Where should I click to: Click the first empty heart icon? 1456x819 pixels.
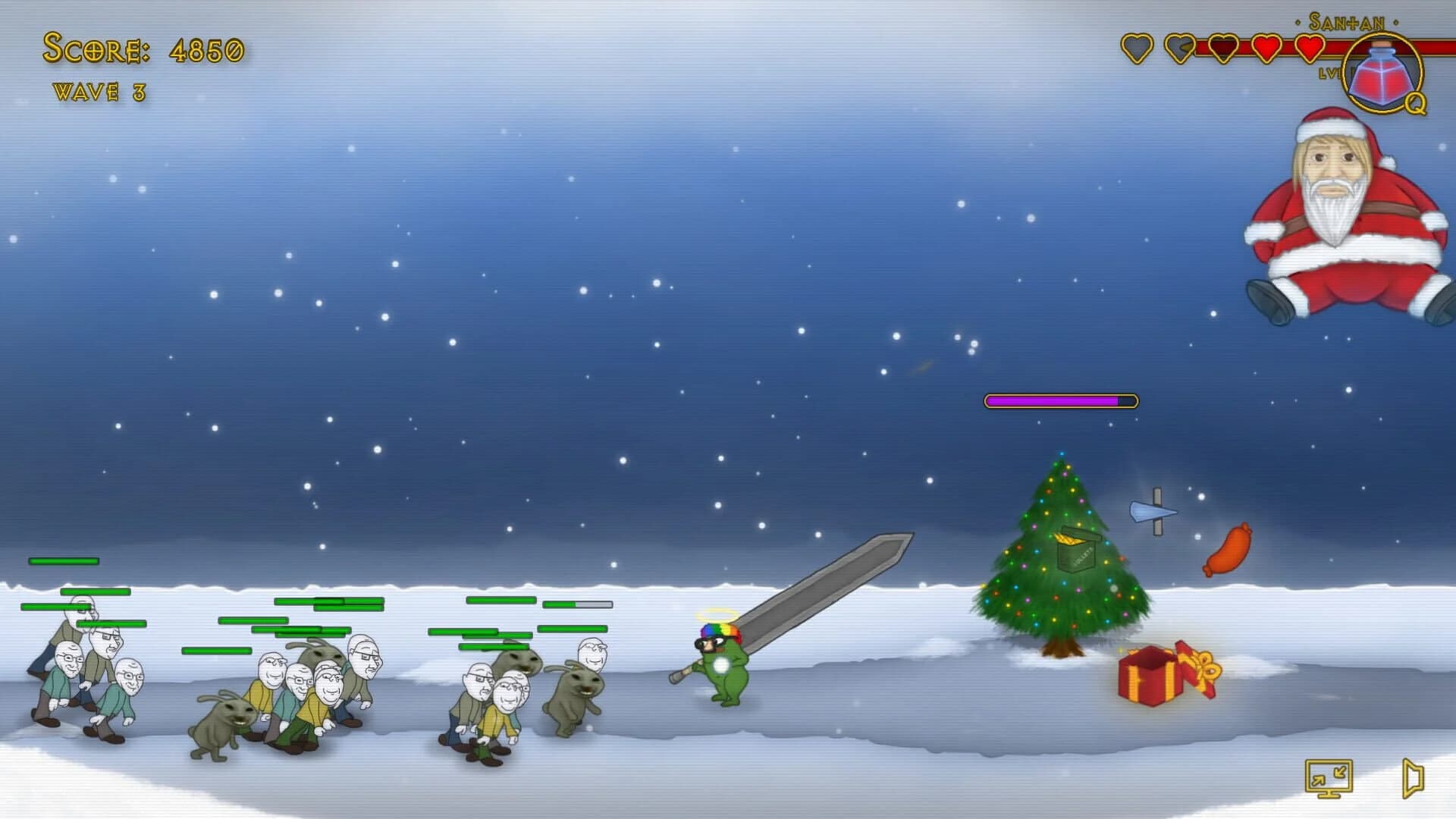pyautogui.click(x=1136, y=49)
